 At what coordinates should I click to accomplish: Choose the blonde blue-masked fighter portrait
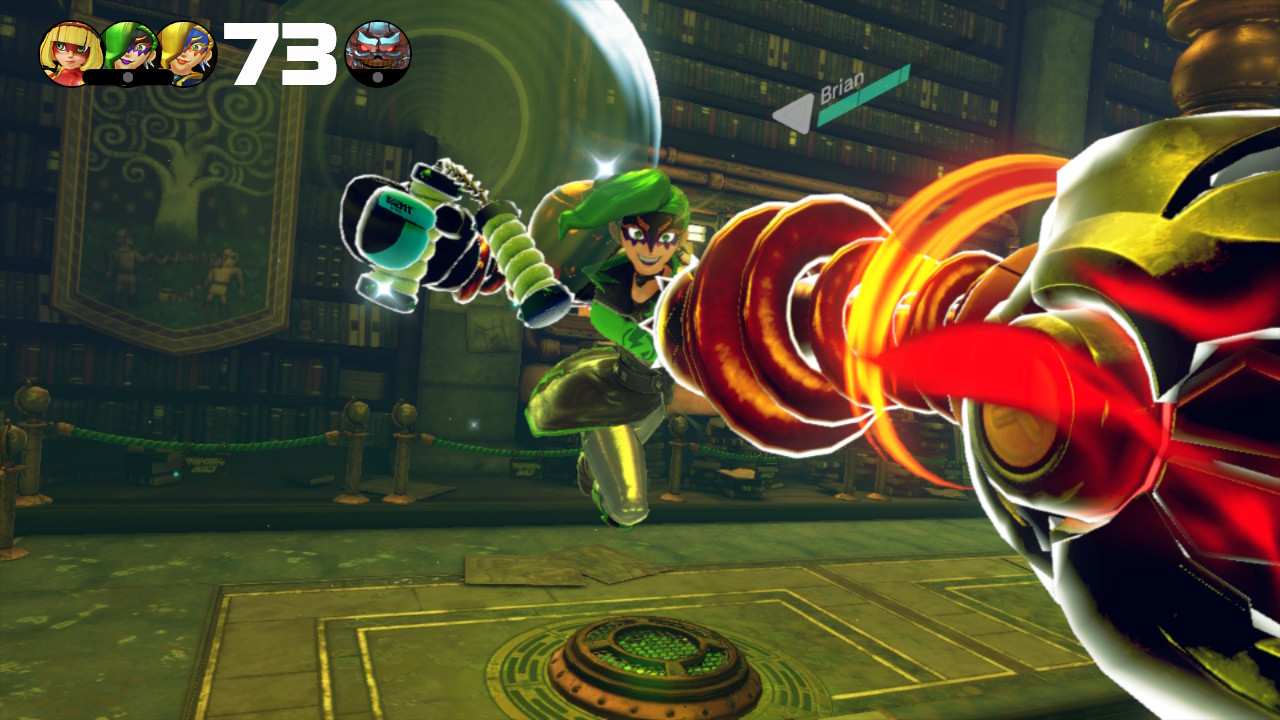point(188,54)
